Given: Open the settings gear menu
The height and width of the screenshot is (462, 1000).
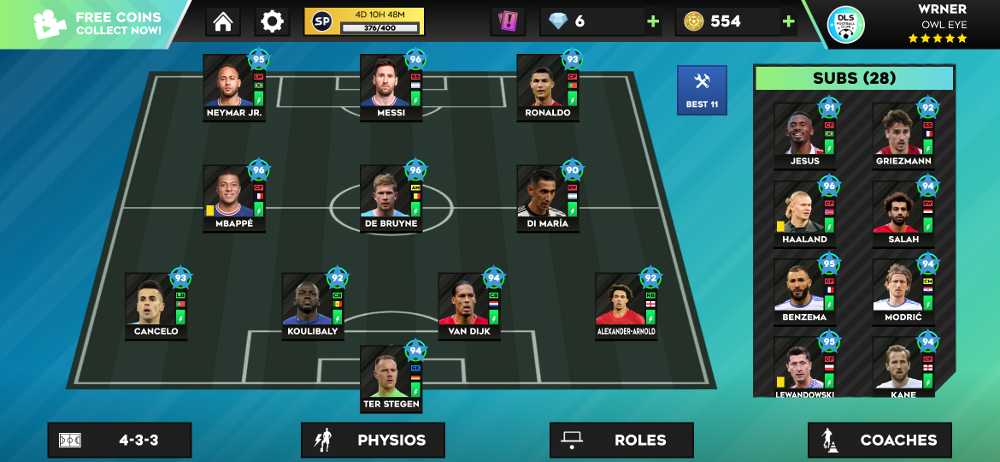Looking at the screenshot, I should tap(272, 21).
